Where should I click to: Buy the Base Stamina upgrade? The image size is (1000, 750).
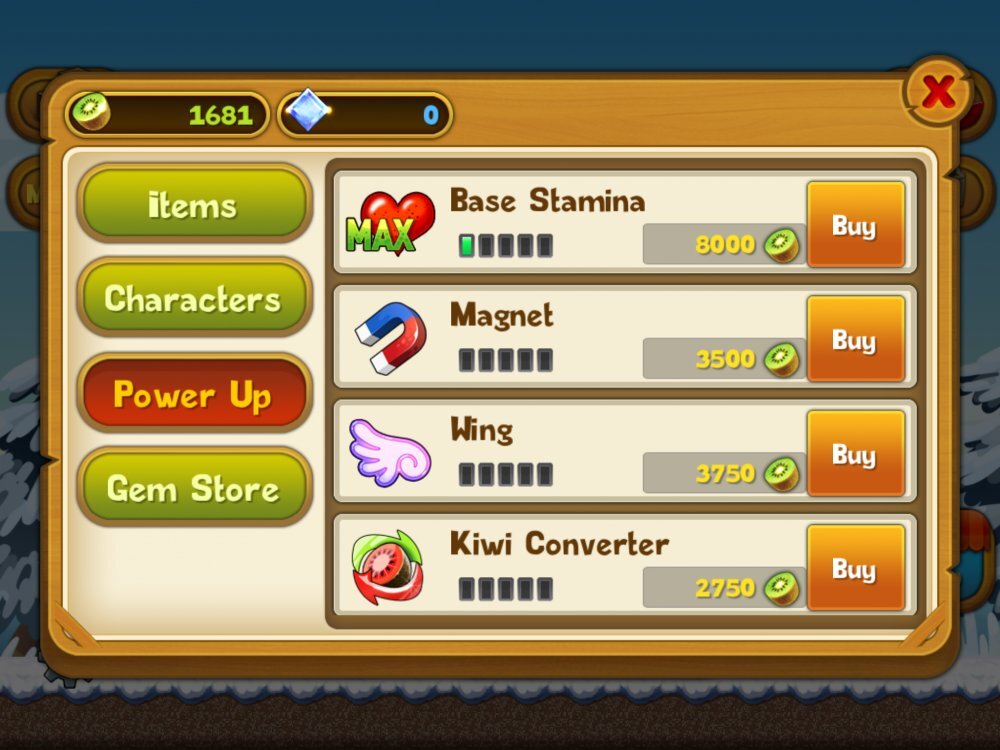(x=855, y=225)
